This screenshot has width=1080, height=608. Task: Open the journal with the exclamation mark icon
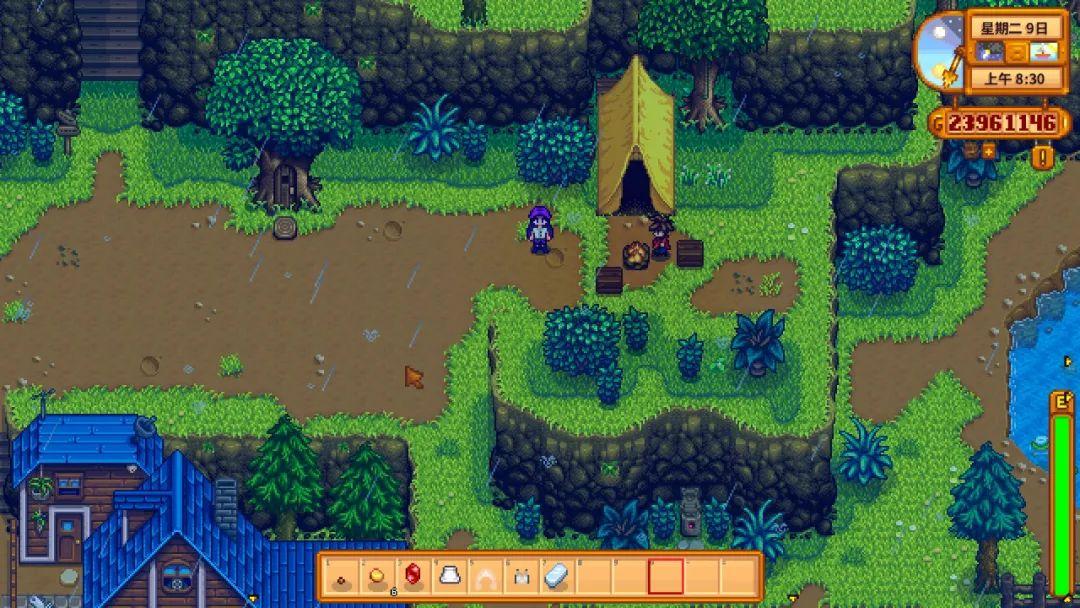pyautogui.click(x=1043, y=157)
